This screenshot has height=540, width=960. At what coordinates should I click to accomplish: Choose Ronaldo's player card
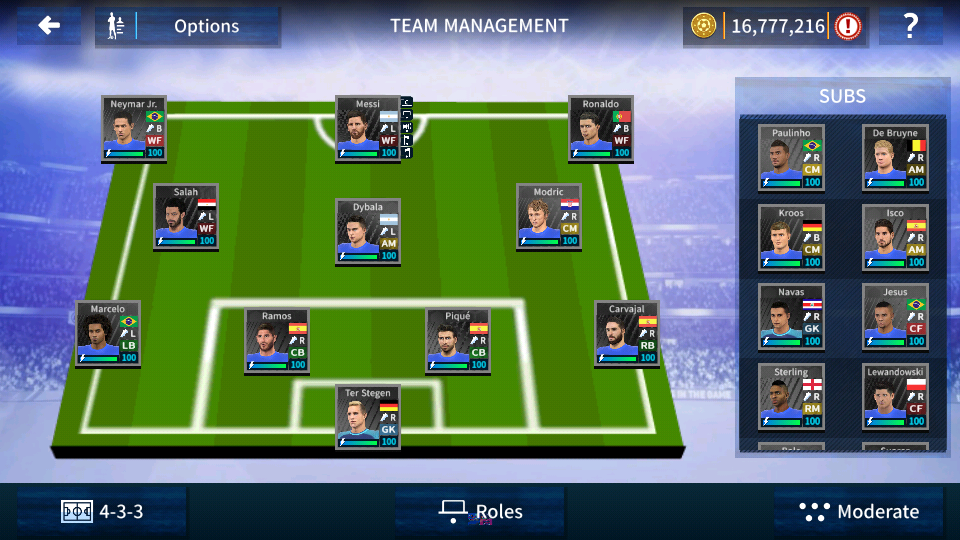click(x=601, y=129)
